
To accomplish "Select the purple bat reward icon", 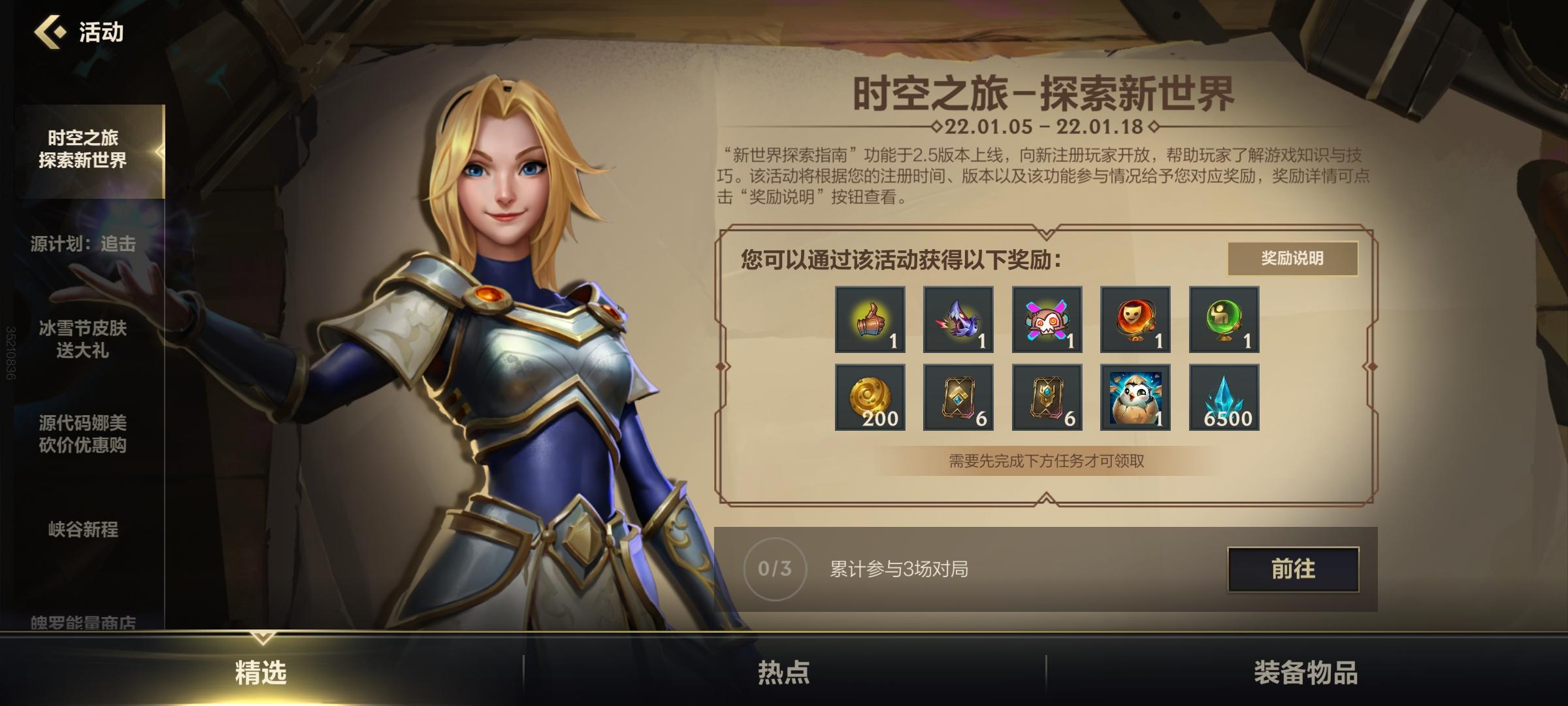I will (958, 320).
